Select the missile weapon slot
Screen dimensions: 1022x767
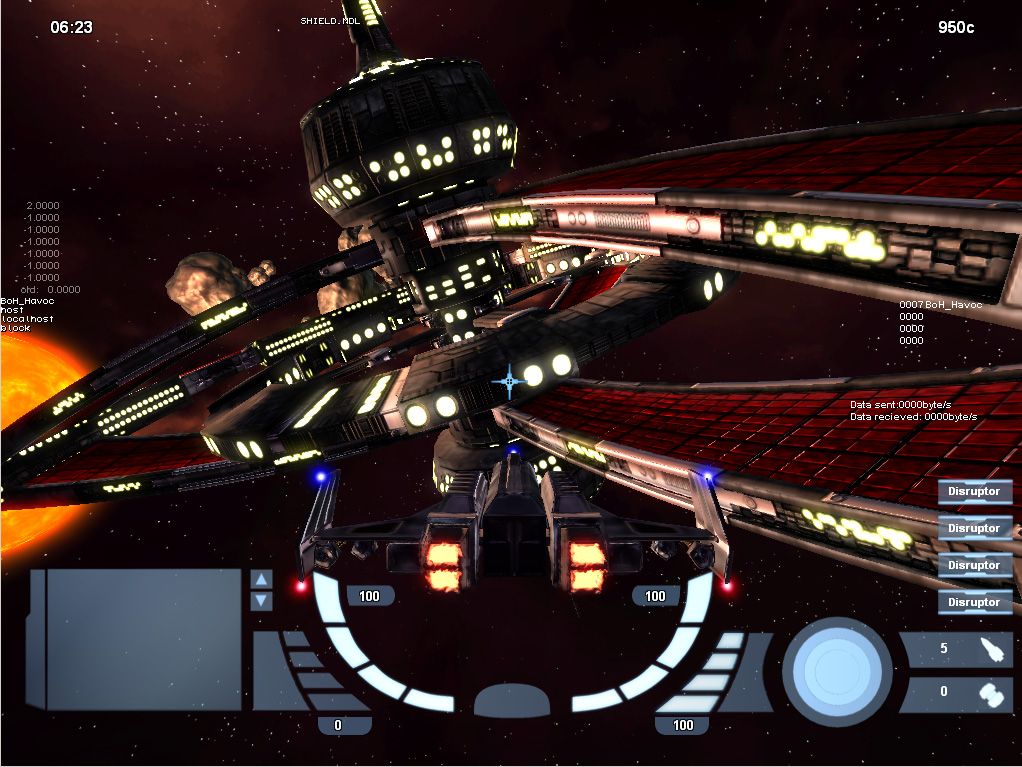click(x=958, y=649)
